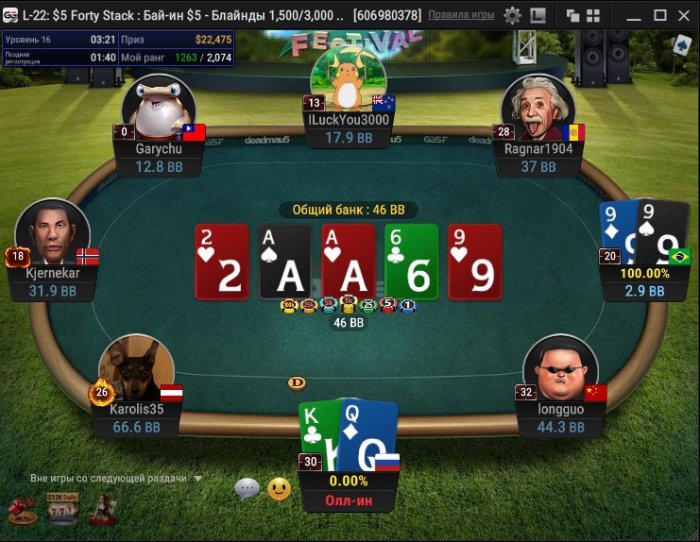700x542 pixels.
Task: Open the 777 slot machine daily game
Action: 61,509
